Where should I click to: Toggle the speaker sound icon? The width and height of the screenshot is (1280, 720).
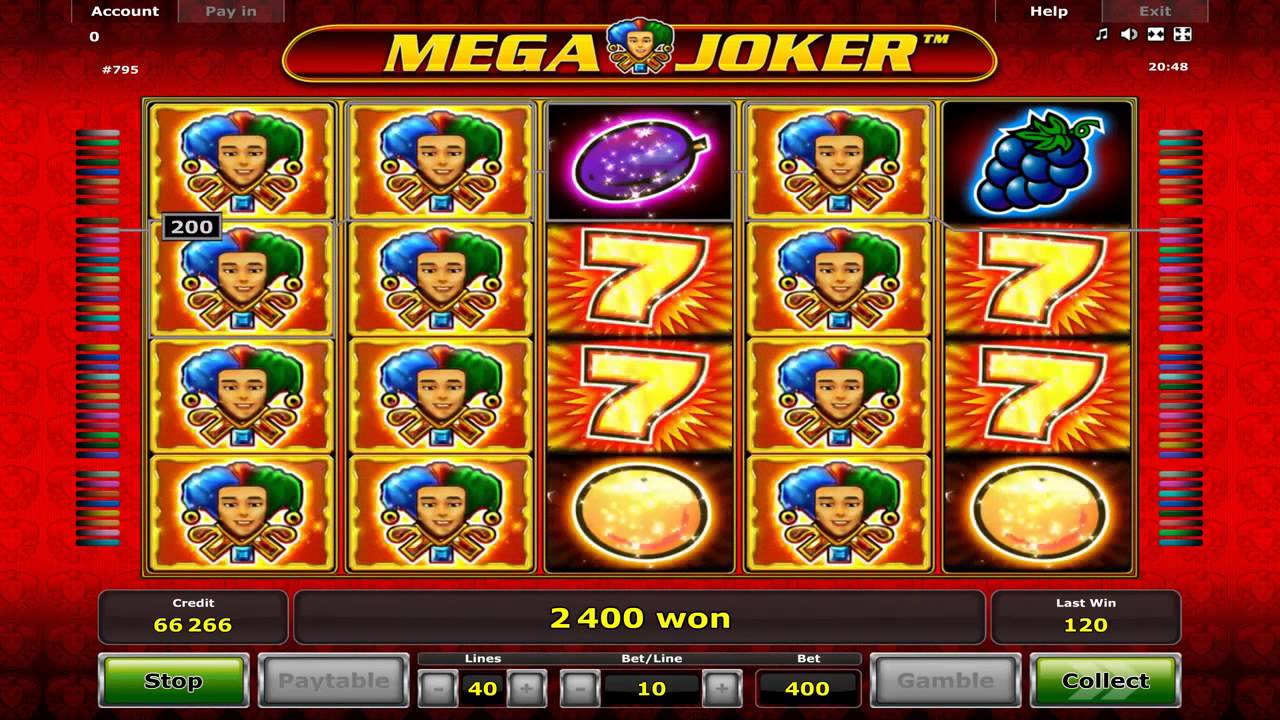(1129, 35)
